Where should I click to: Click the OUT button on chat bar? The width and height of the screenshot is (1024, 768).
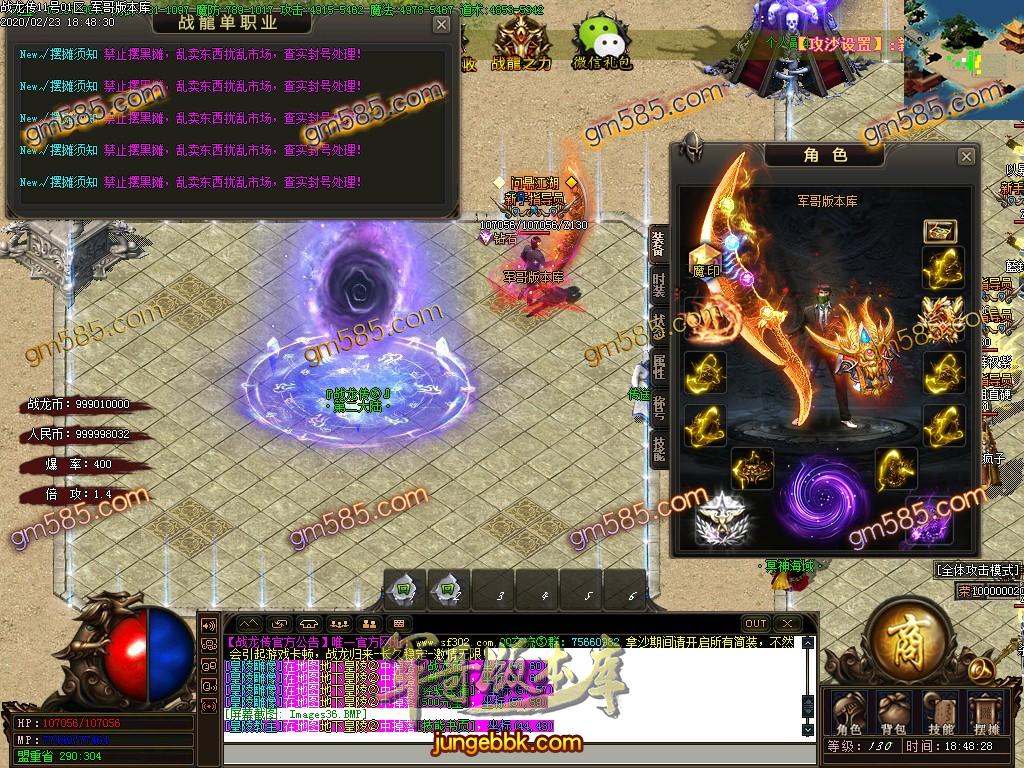[756, 624]
